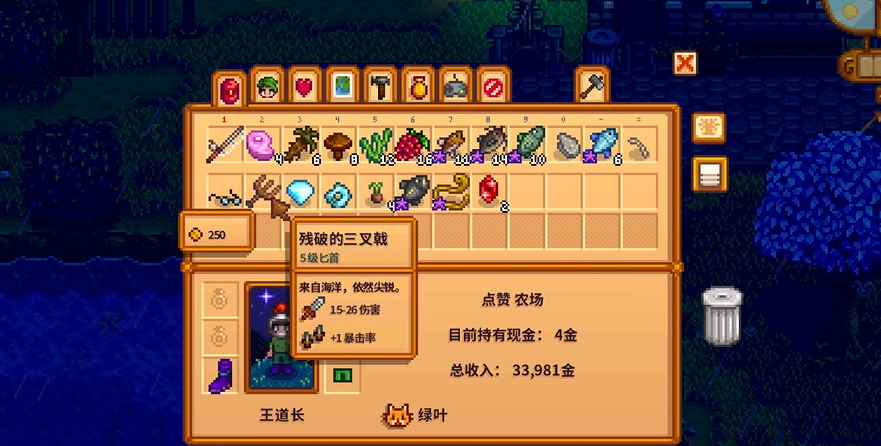Screen dimensions: 881x446
Task: Show the Map tab
Action: pos(342,87)
